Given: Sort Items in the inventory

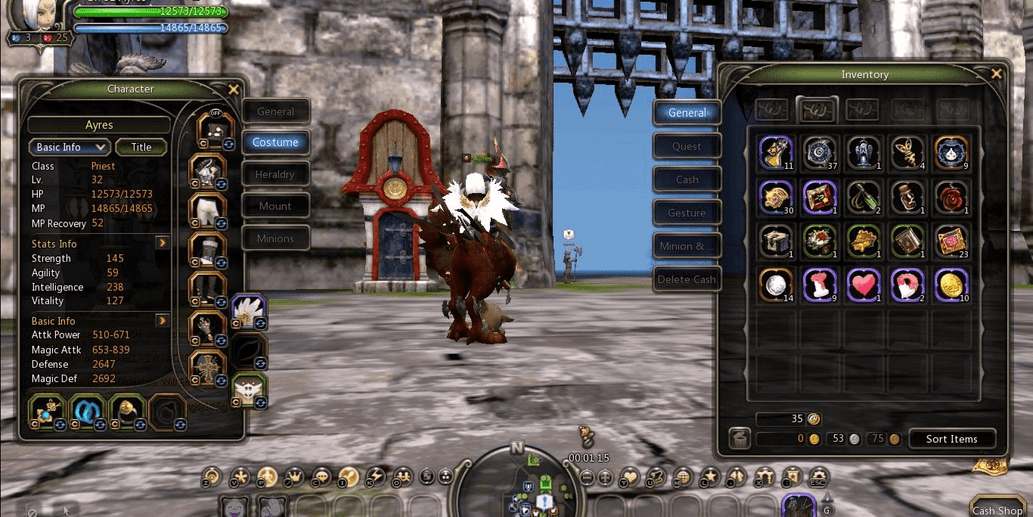Looking at the screenshot, I should 951,439.
